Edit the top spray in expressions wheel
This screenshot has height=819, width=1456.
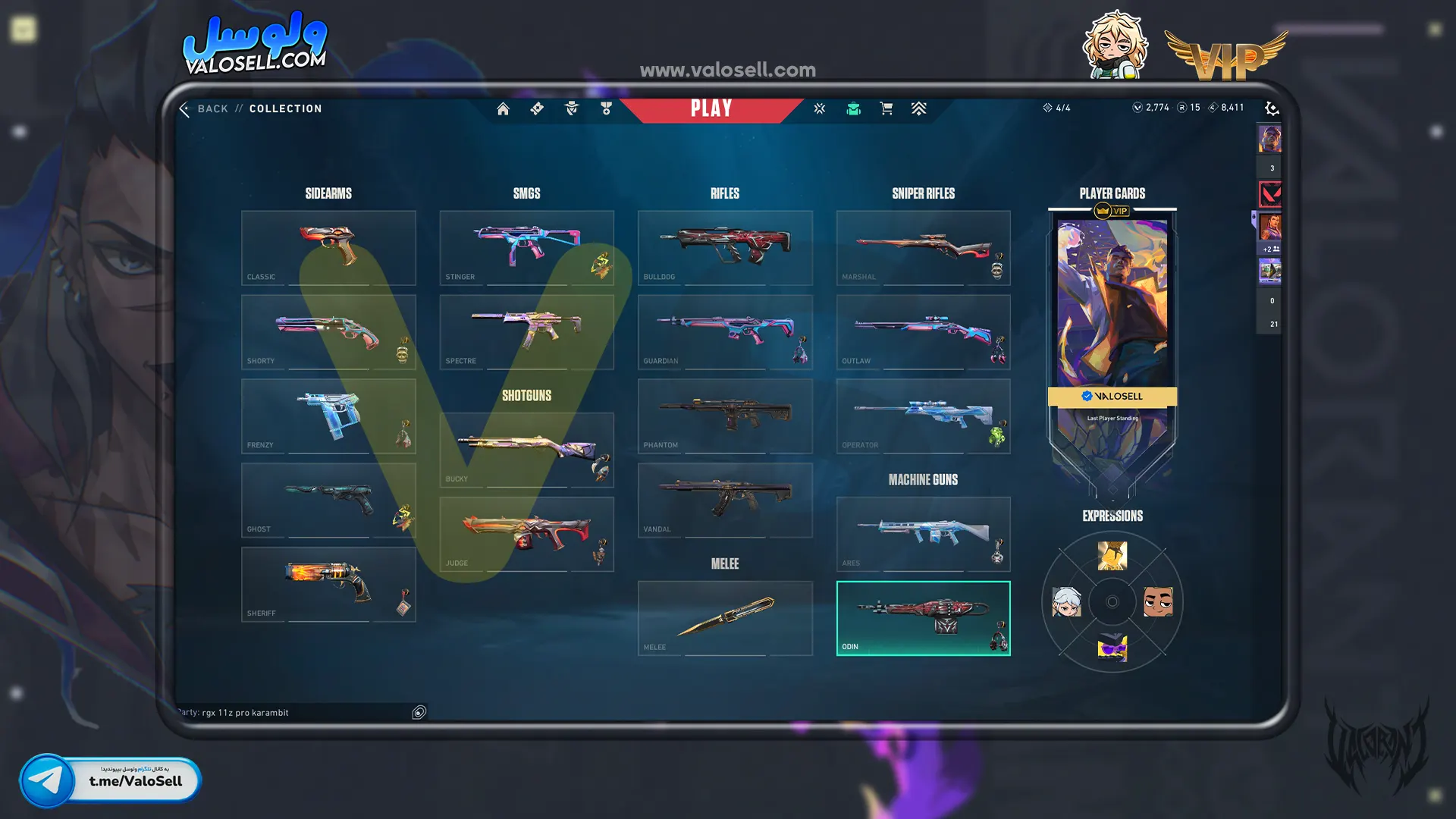[x=1112, y=556]
